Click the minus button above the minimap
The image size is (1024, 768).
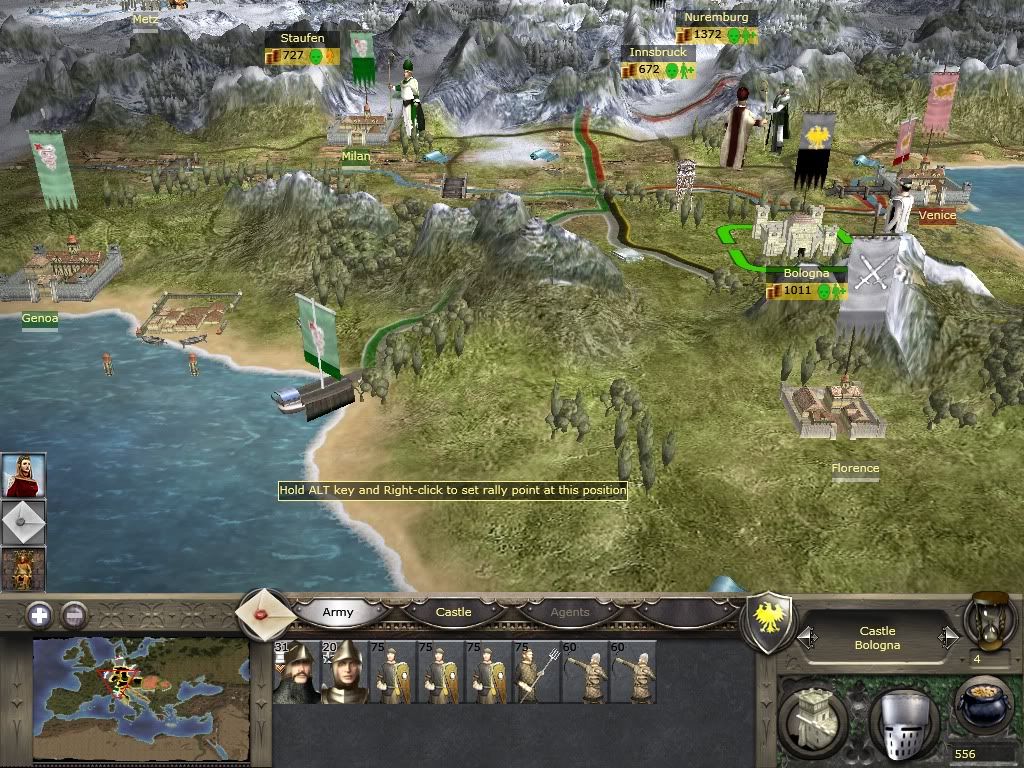(74, 616)
